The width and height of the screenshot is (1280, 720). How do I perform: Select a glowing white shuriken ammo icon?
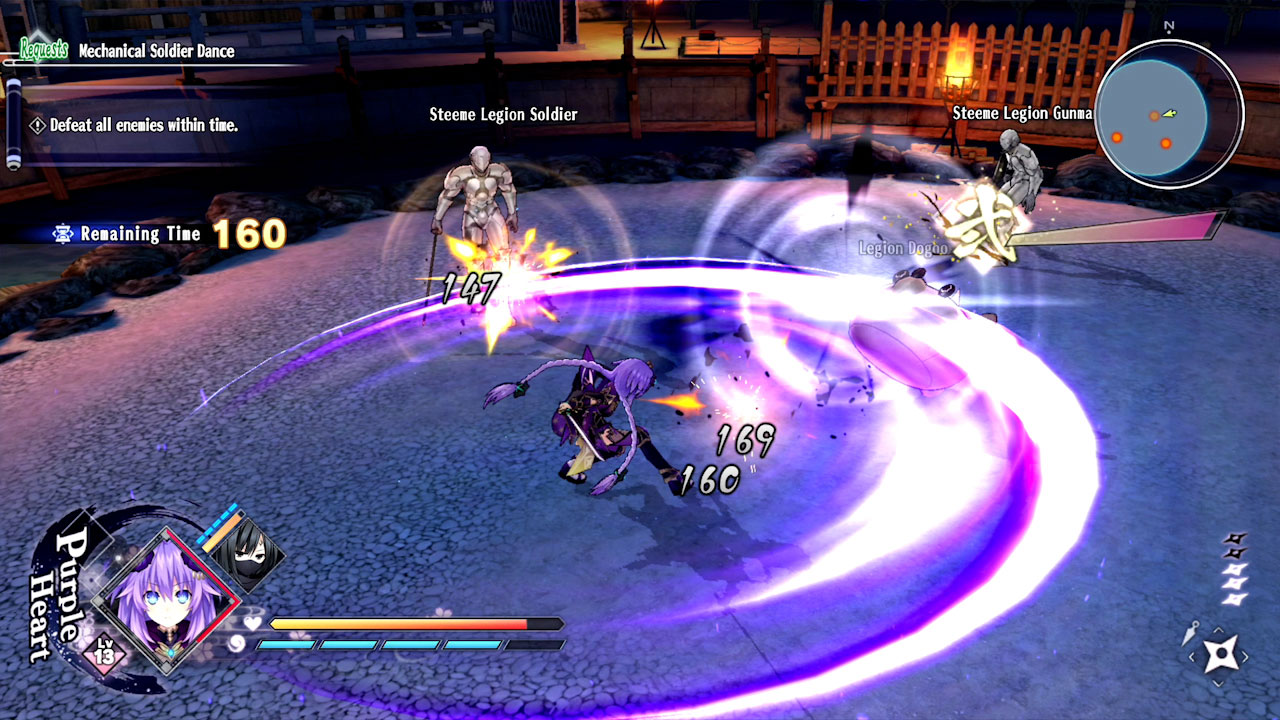(1234, 571)
